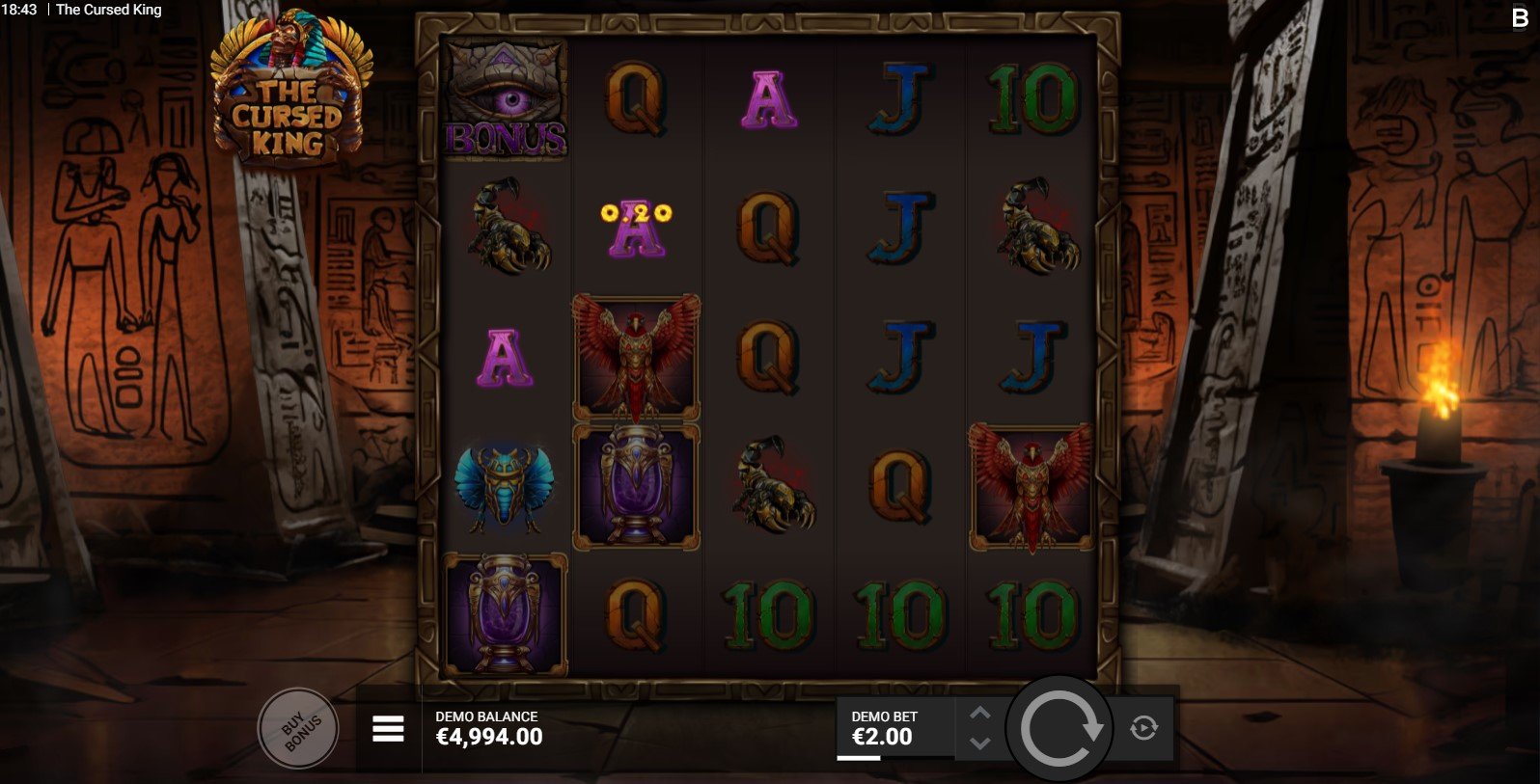Increase the demo bet with up arrow
Image resolution: width=1540 pixels, height=784 pixels.
pyautogui.click(x=979, y=714)
